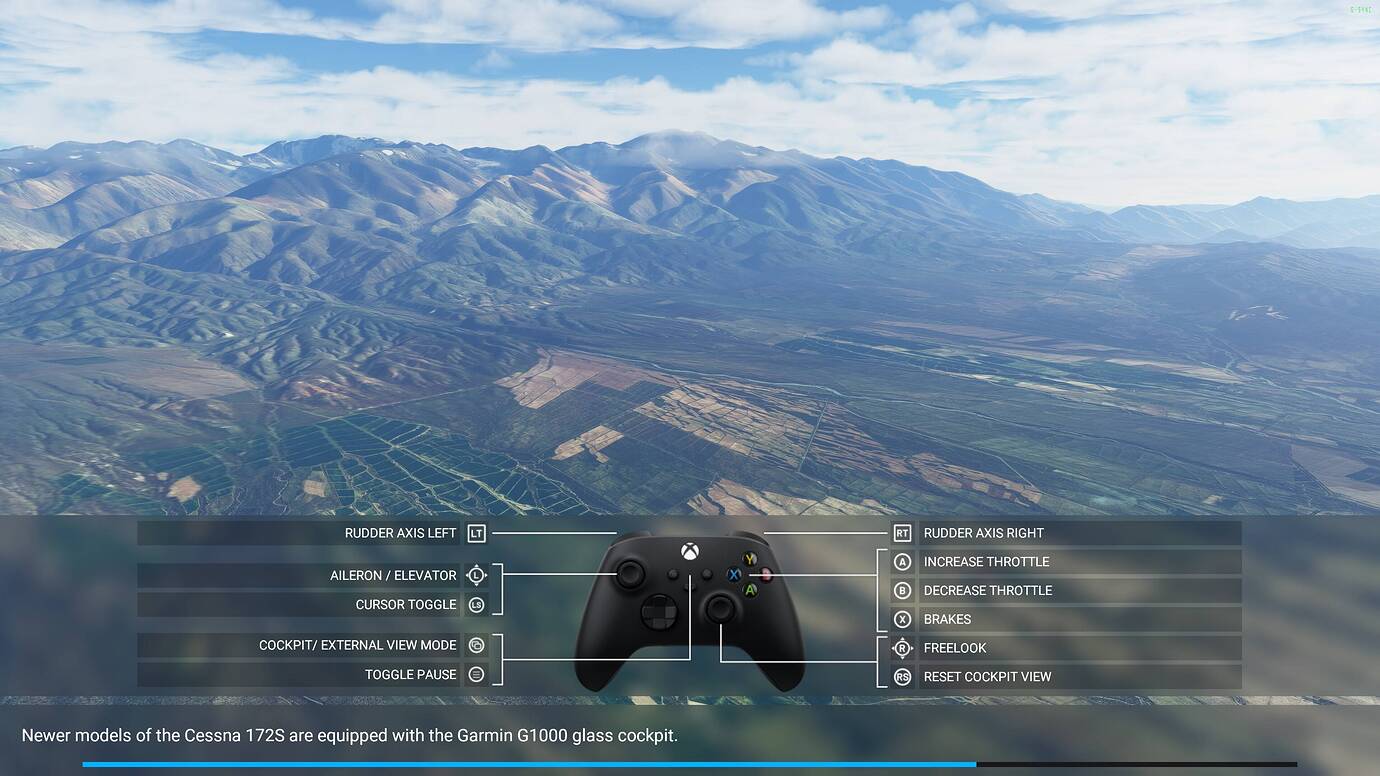Image resolution: width=1380 pixels, height=776 pixels.
Task: Toggle pause using the menu button icon
Action: pos(475,674)
